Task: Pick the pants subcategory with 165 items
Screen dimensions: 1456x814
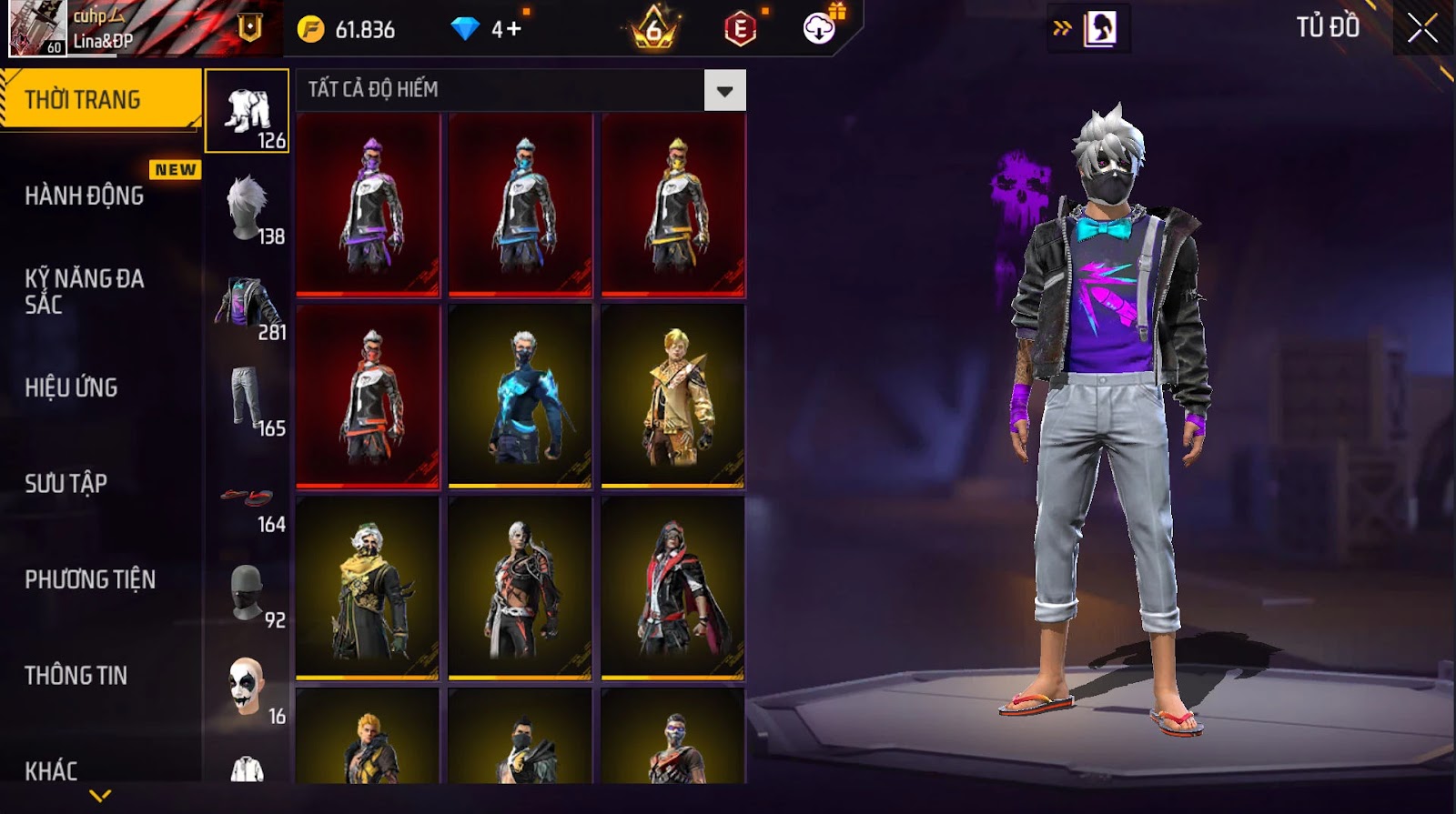Action: [x=248, y=400]
